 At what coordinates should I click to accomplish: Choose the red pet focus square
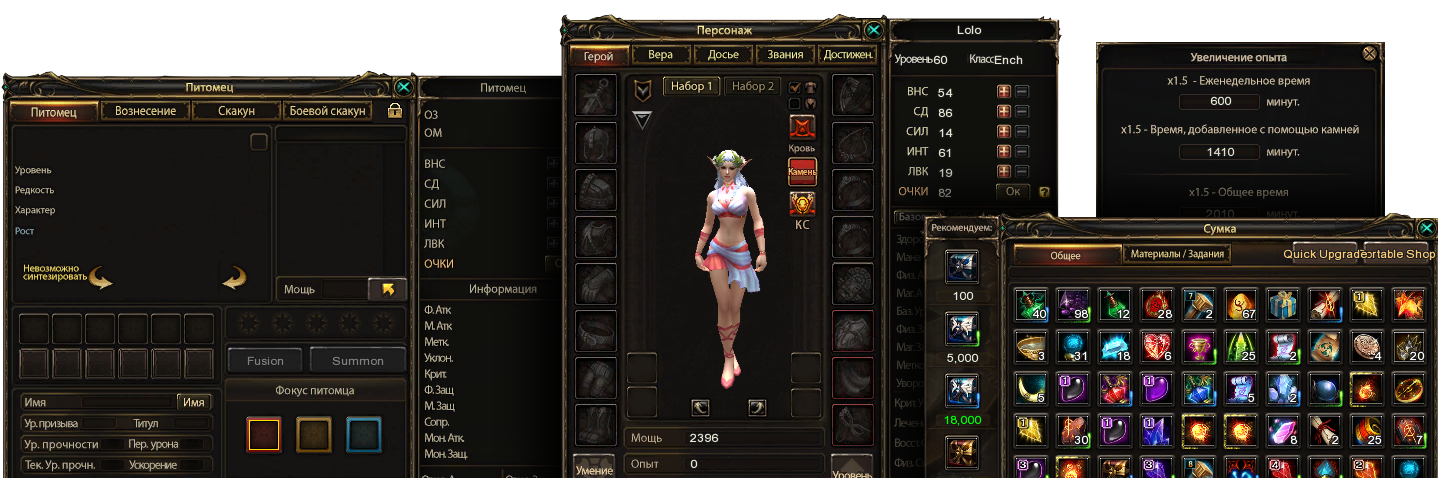[264, 434]
